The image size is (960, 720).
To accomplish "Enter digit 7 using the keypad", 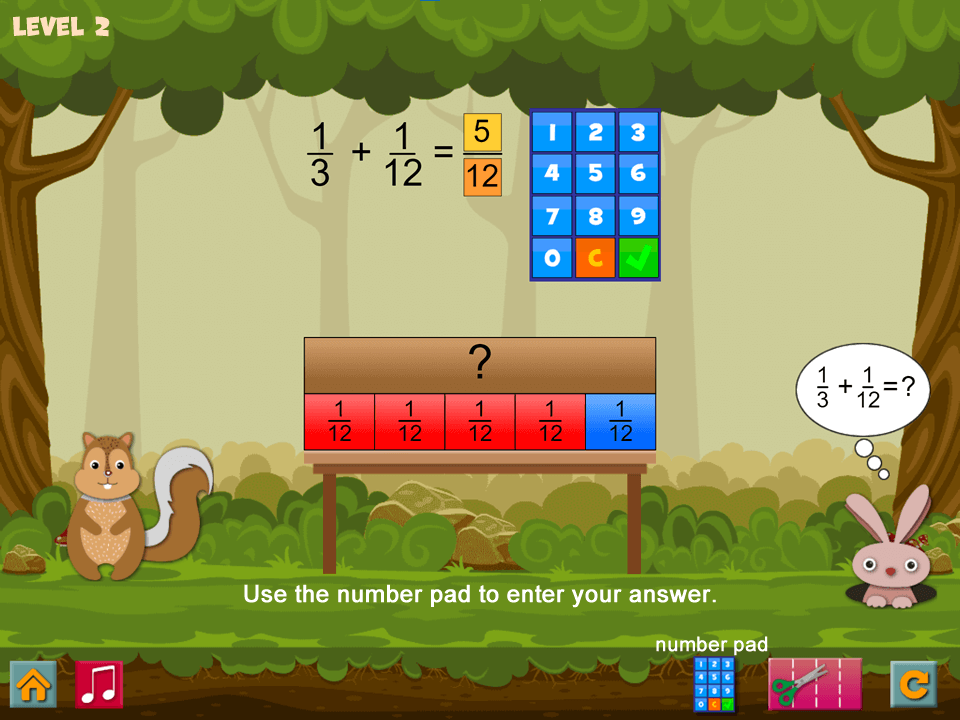I will (552, 216).
